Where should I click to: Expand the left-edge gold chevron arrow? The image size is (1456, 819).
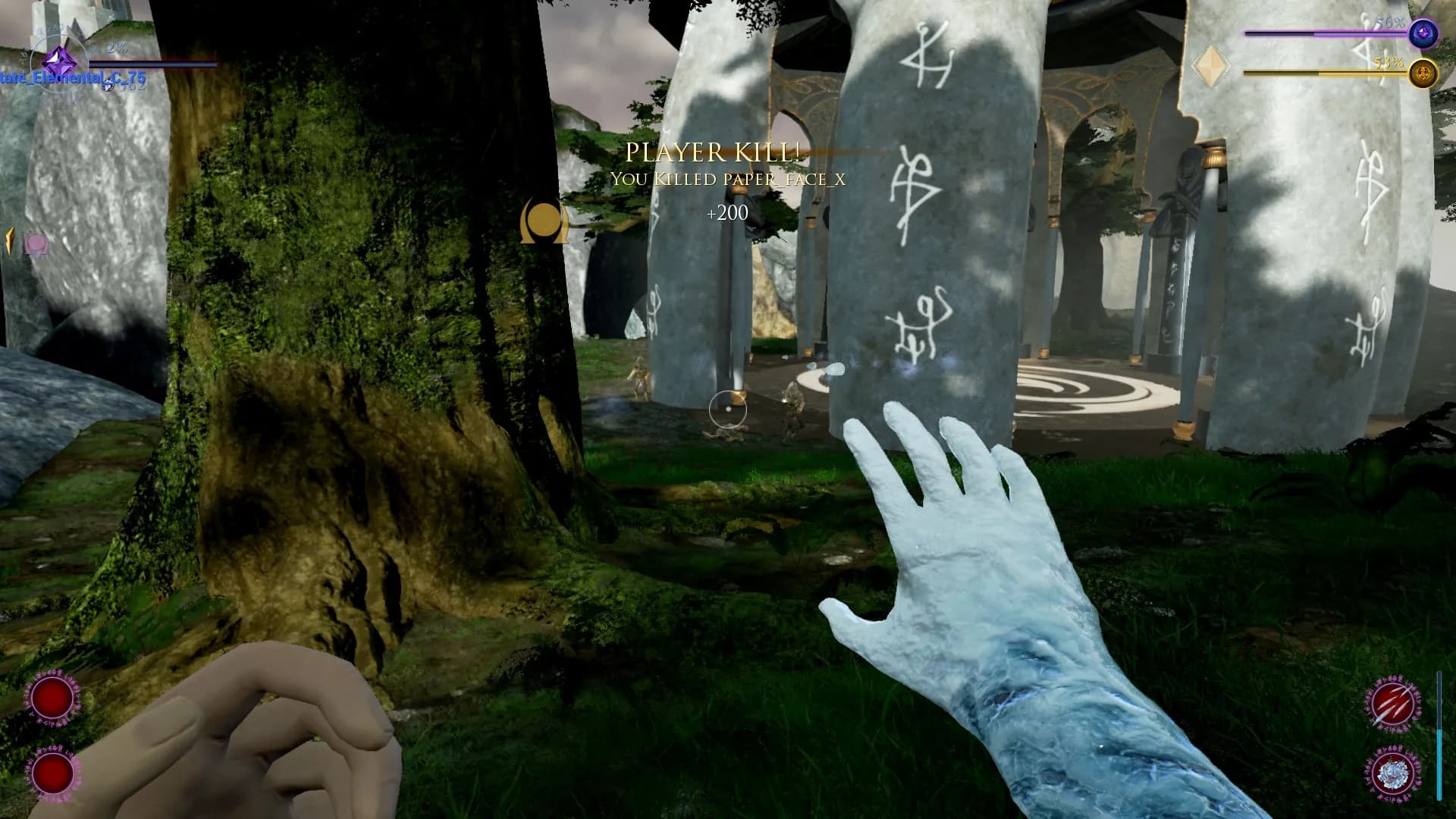[8, 241]
